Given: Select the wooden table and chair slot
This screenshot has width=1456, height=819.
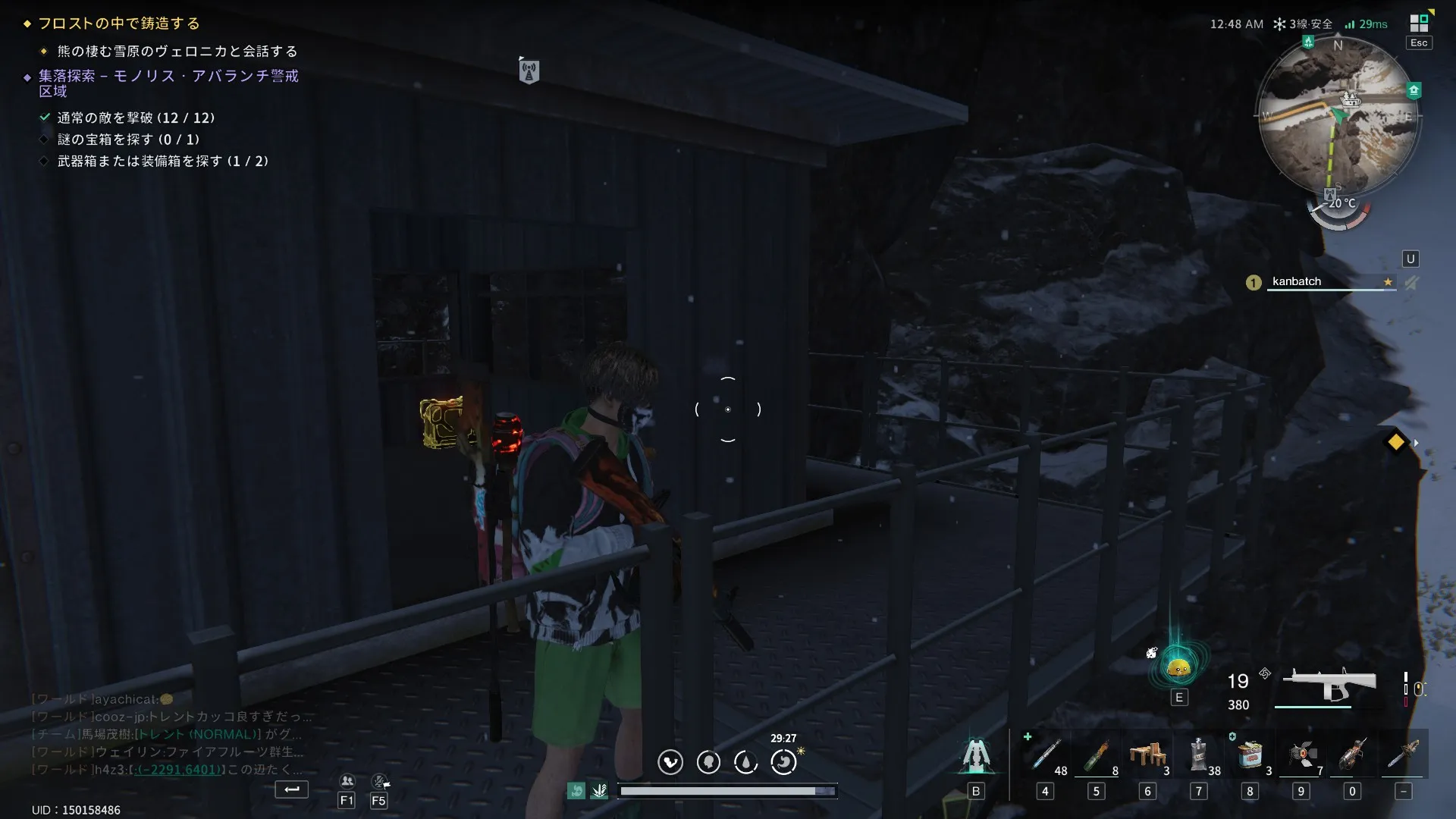Looking at the screenshot, I should (1147, 755).
